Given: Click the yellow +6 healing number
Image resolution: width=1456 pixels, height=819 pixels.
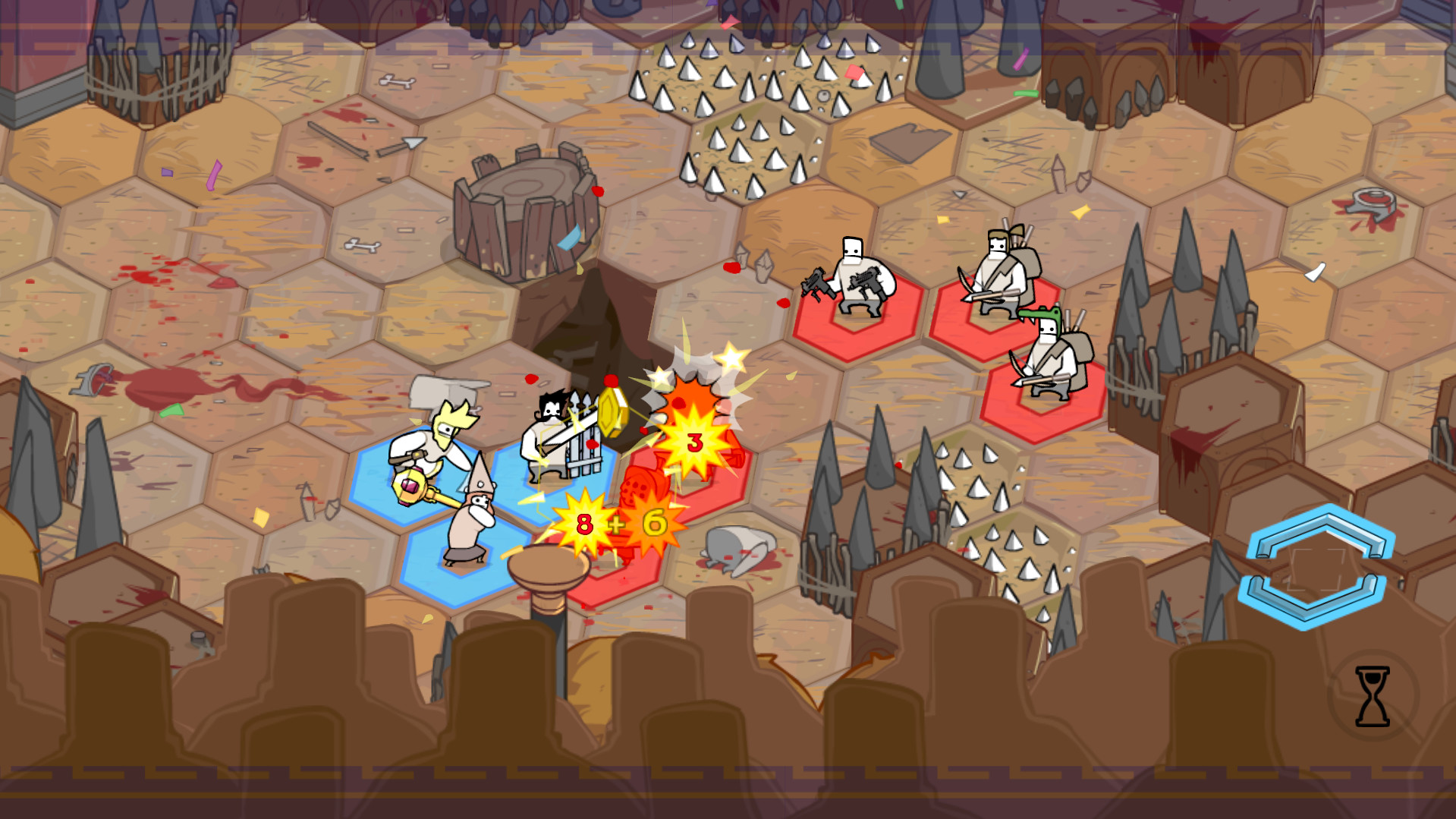Looking at the screenshot, I should click(x=657, y=521).
